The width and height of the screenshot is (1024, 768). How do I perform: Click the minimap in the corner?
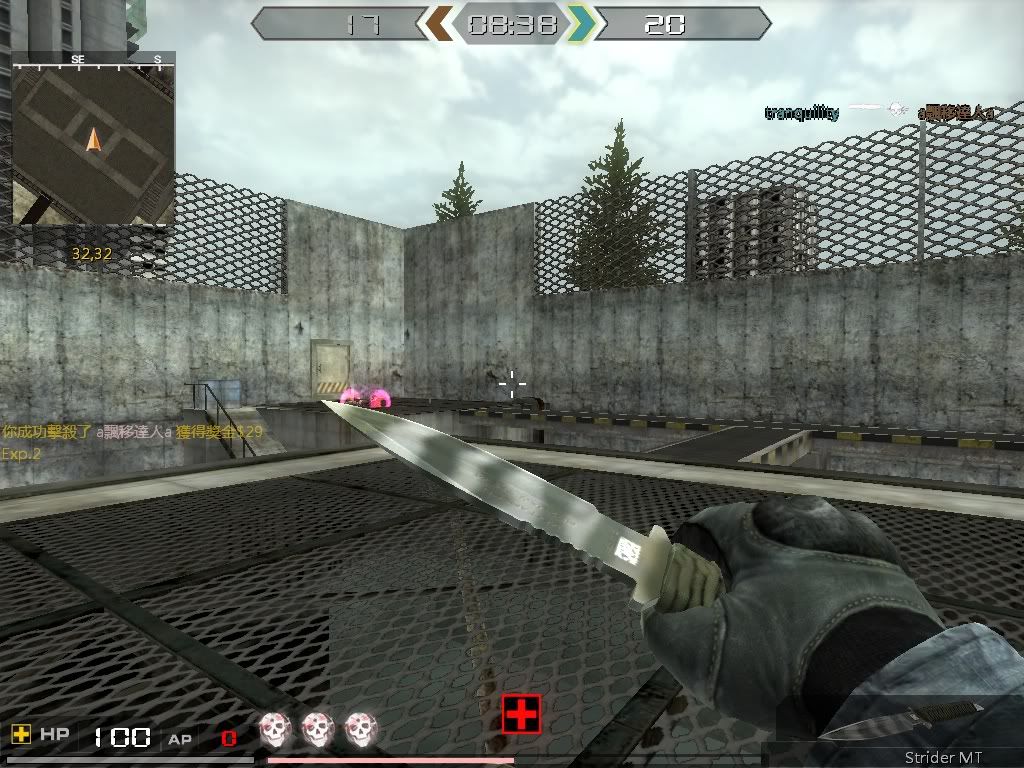point(93,138)
